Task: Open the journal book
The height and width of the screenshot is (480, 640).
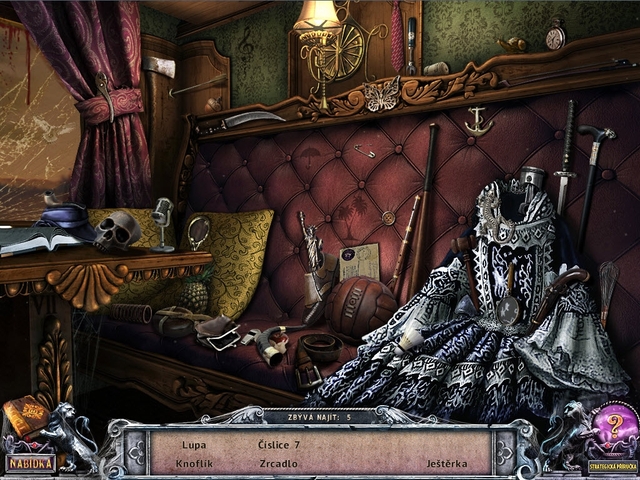Action: coord(25,421)
